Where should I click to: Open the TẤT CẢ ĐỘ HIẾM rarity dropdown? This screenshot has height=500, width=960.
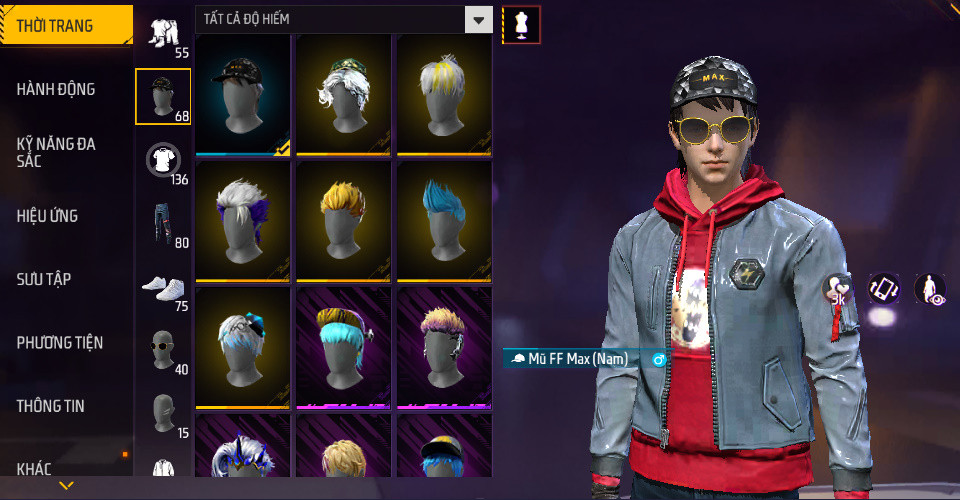coord(344,19)
